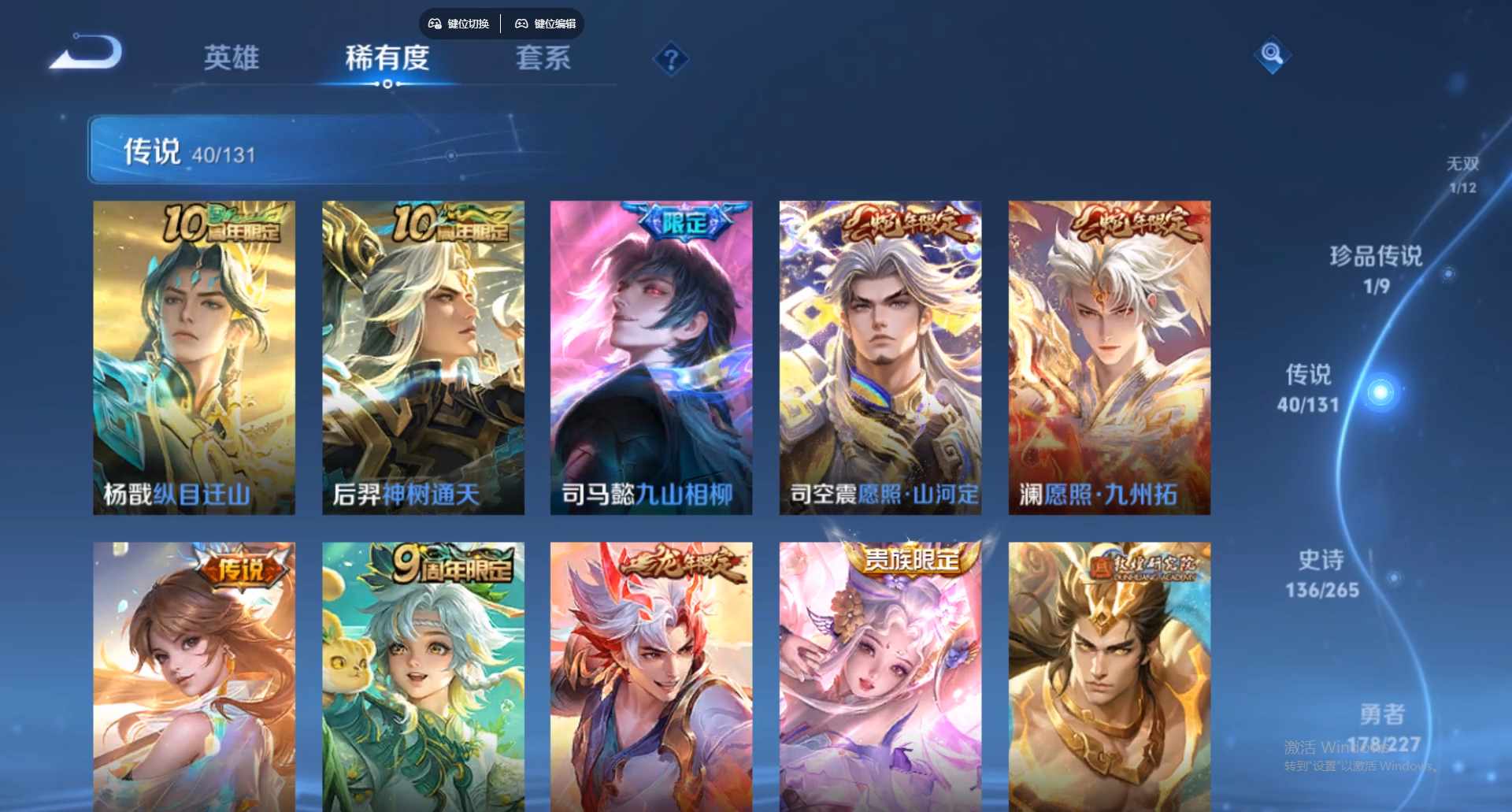The image size is (1512, 812).
Task: Open the help question mark icon
Action: (670, 59)
